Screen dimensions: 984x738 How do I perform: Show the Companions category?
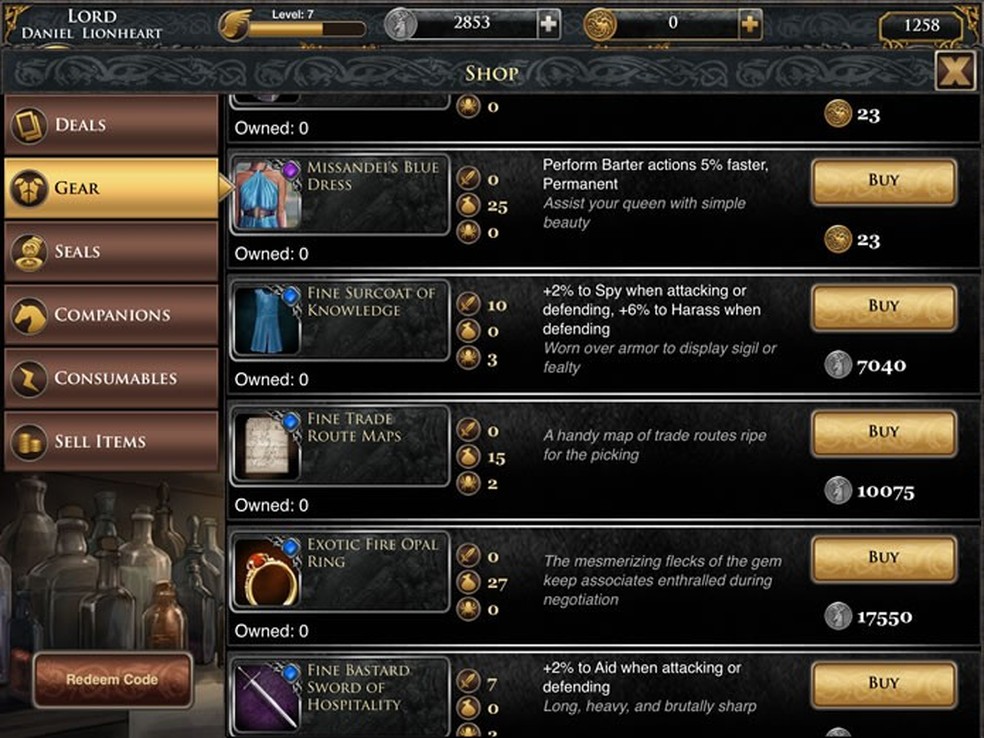point(111,315)
